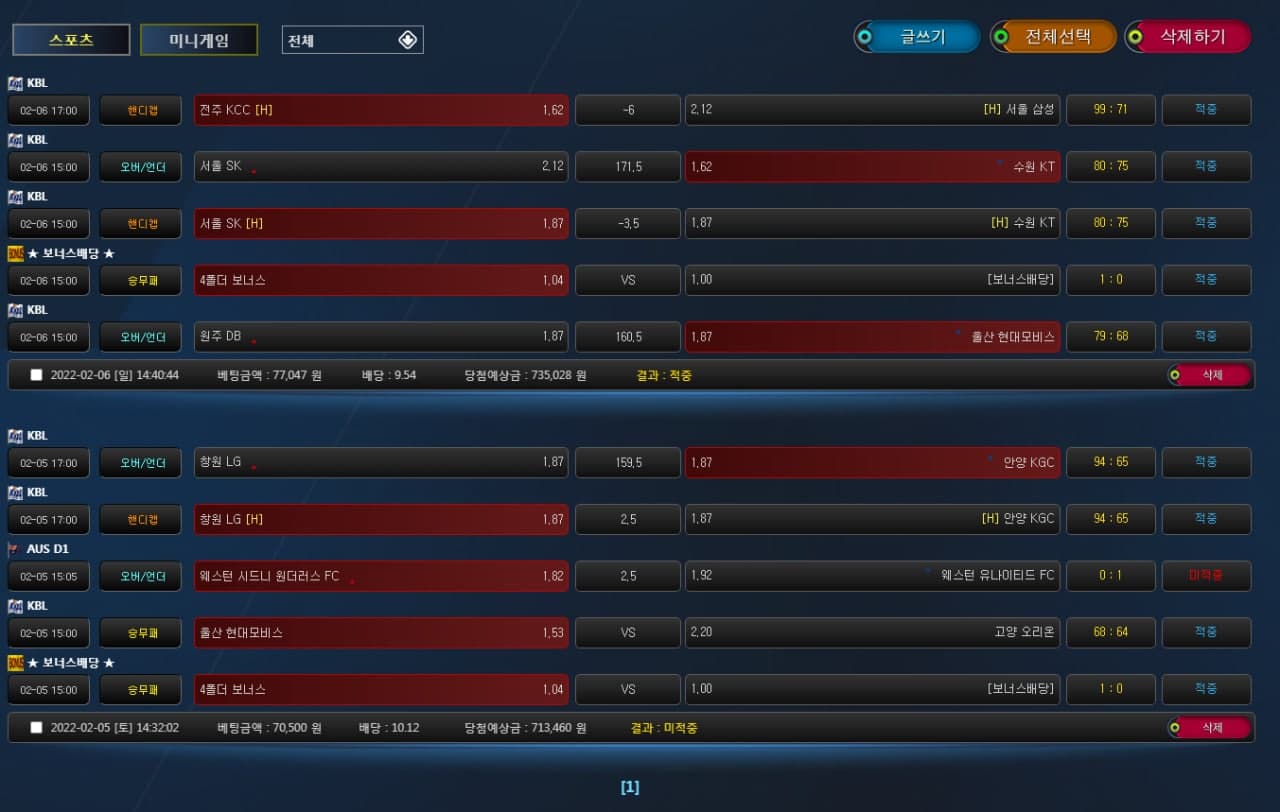This screenshot has height=812, width=1280.
Task: Tick the checkbox for the 2022-02-05 bet slip
Action: coord(37,727)
